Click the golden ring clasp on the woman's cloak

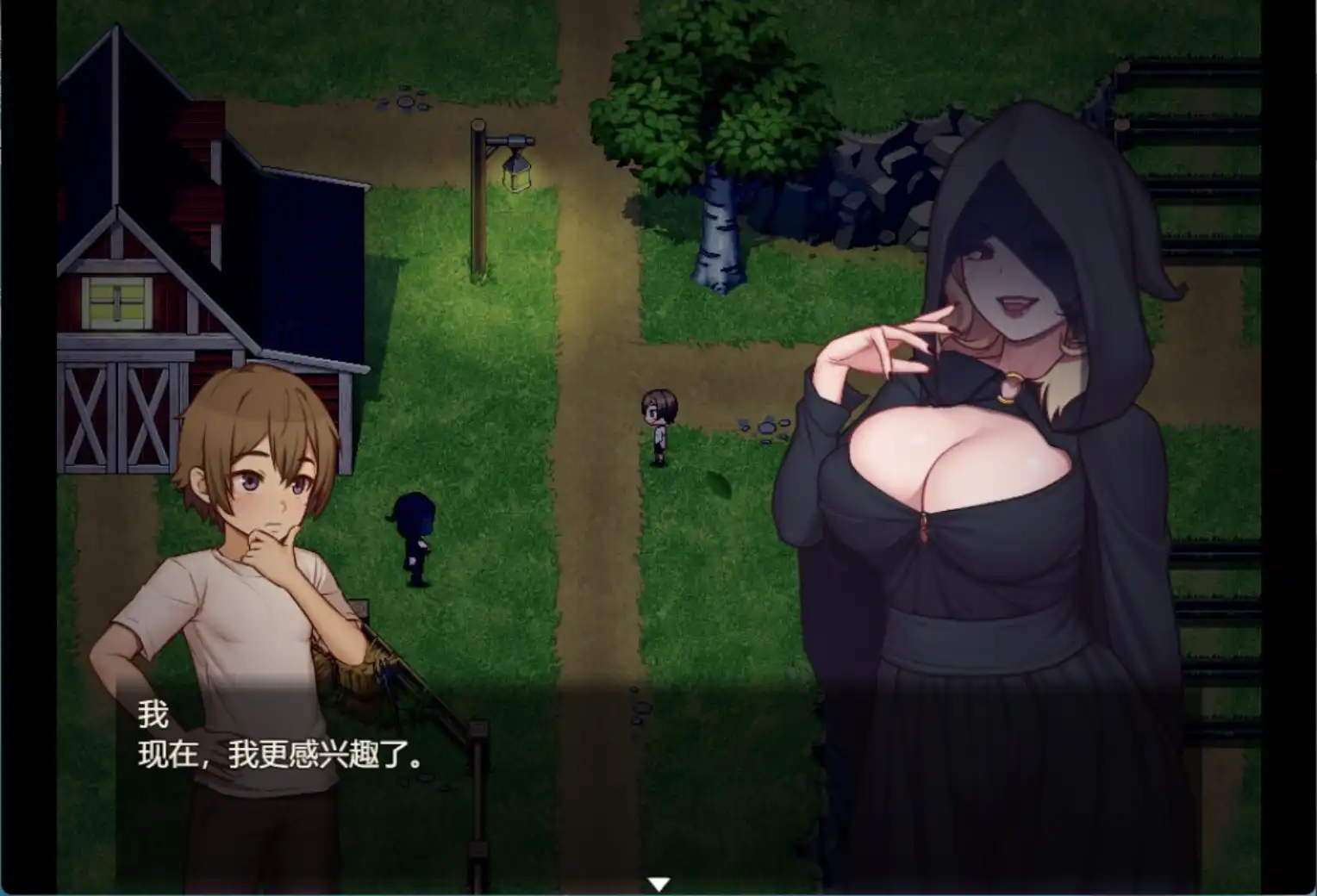[1010, 388]
